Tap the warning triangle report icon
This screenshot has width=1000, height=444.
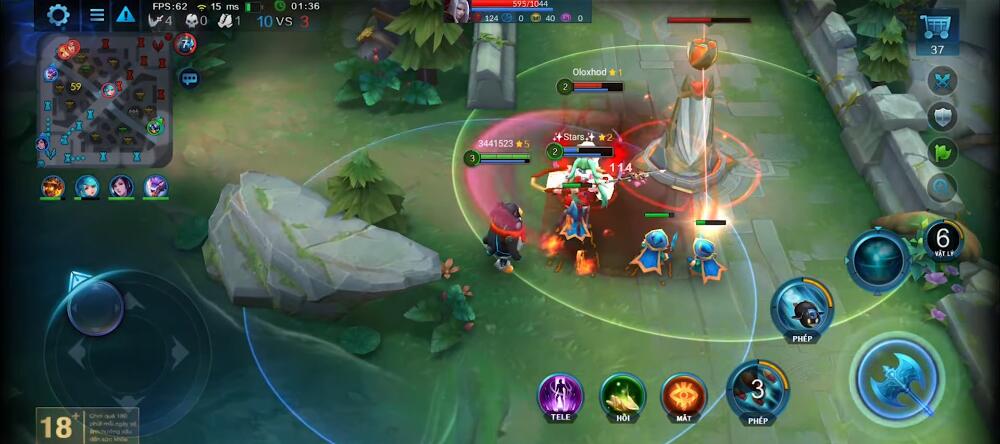(125, 14)
